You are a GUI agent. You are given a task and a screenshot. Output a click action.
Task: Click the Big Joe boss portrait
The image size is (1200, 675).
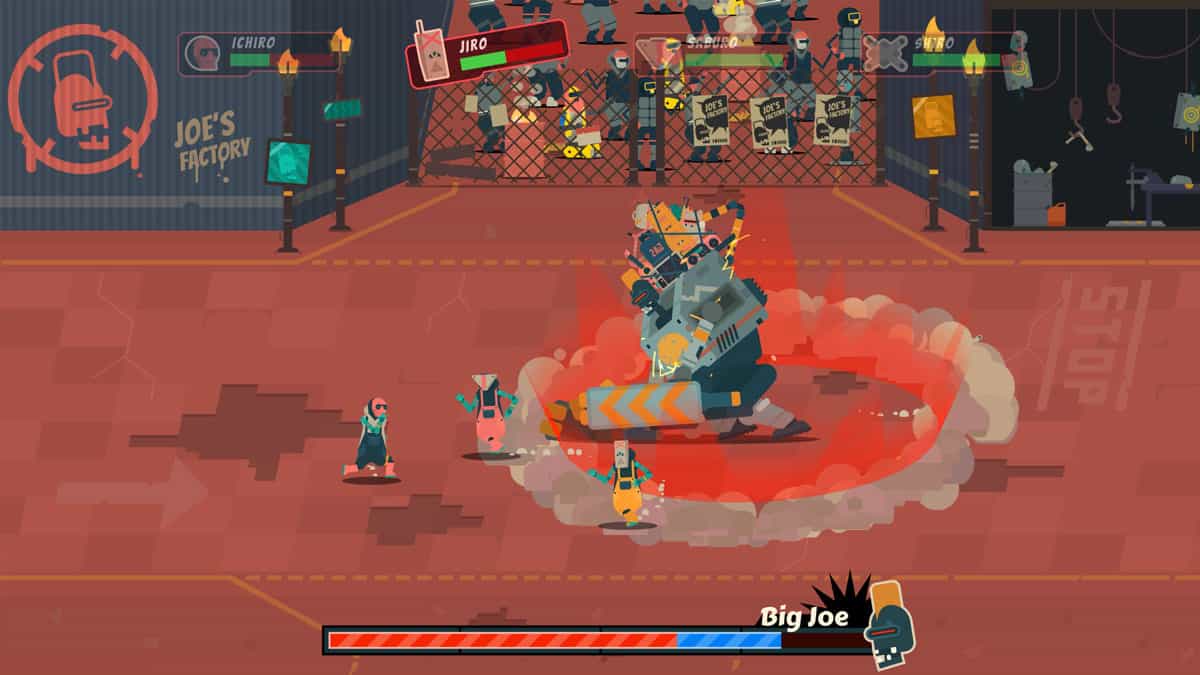pyautogui.click(x=890, y=622)
